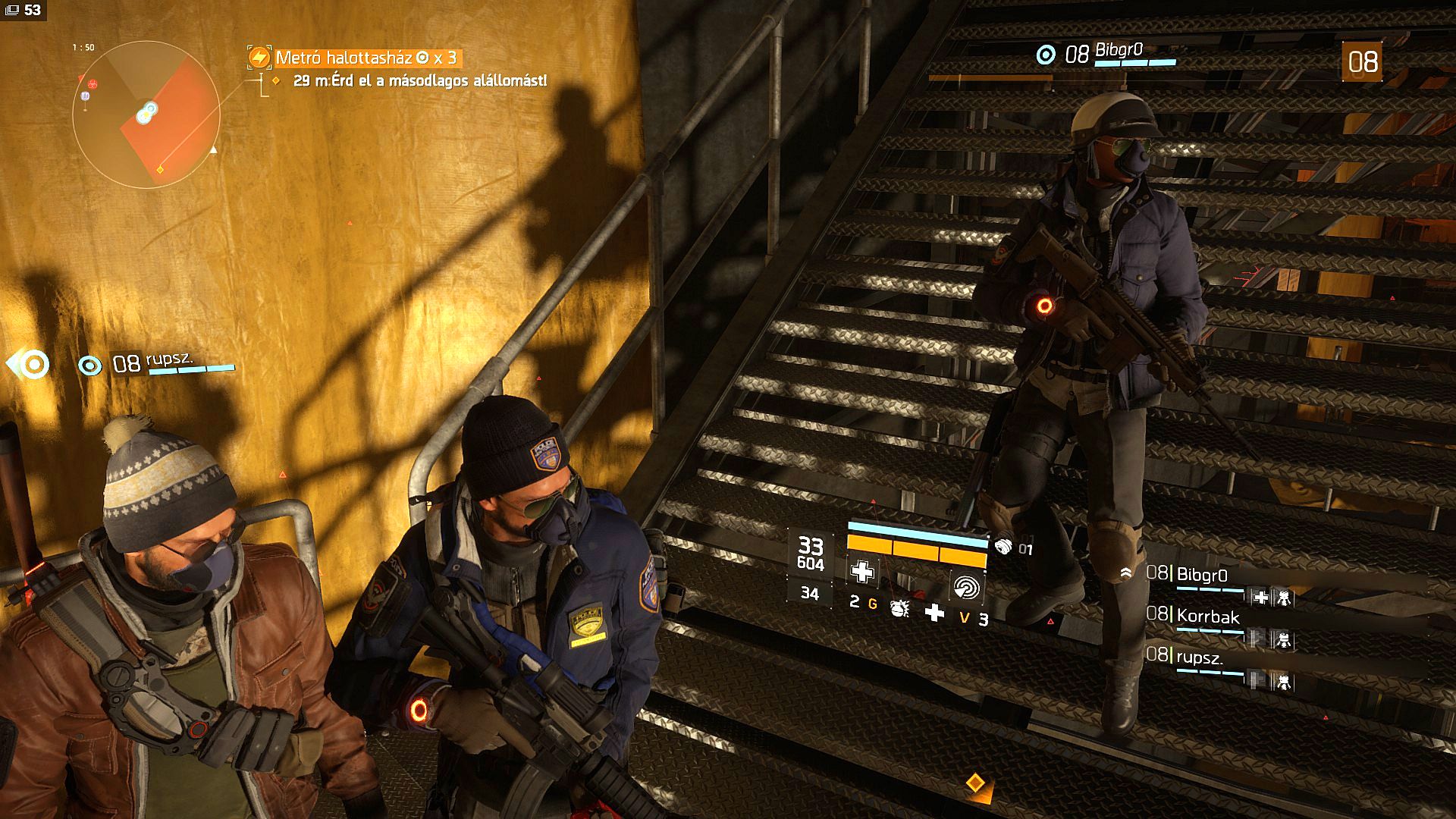This screenshot has width=1456, height=819.
Task: Select the primary weapon ammo counter panel
Action: 810,554
